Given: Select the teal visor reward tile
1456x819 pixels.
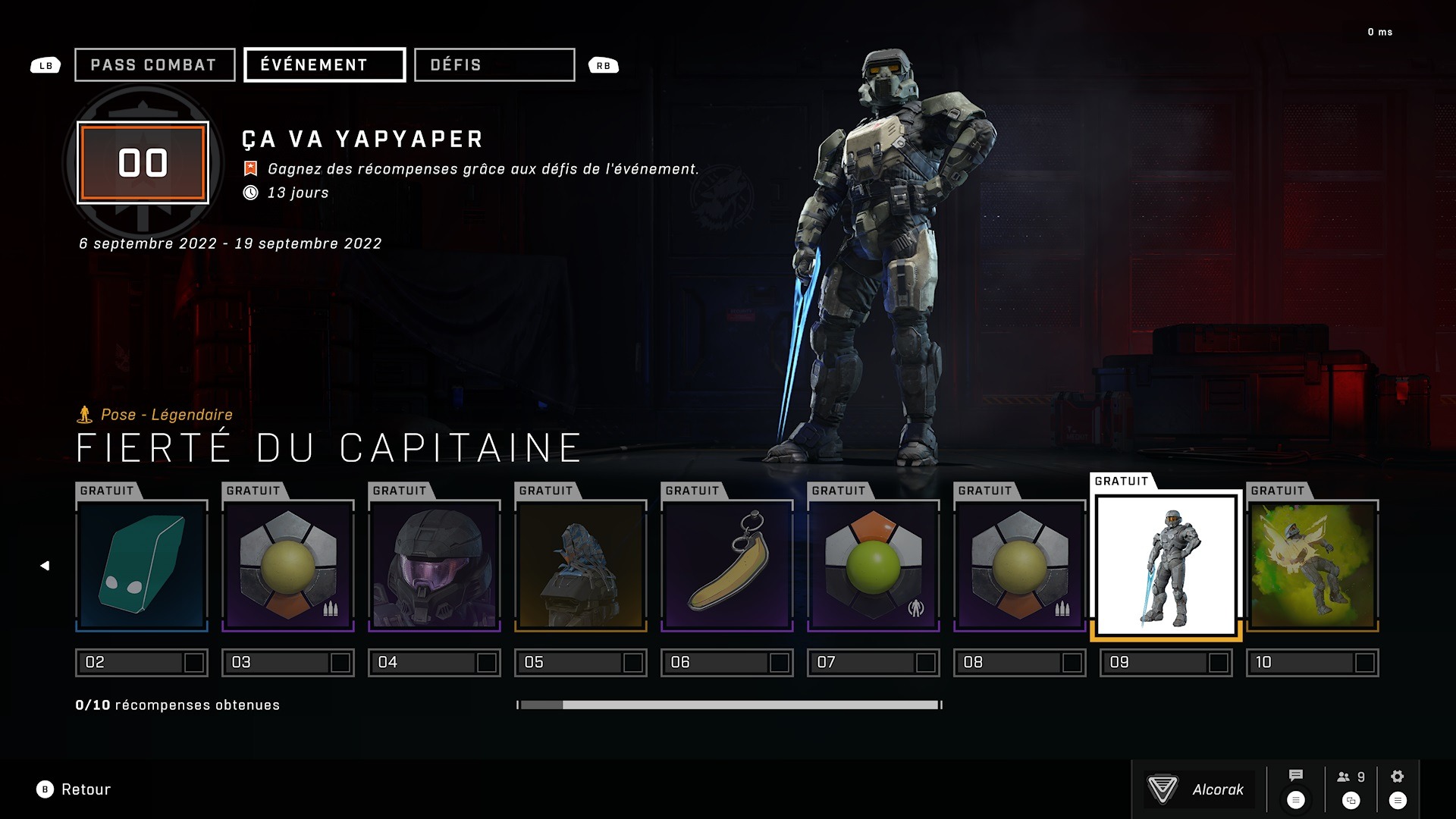Looking at the screenshot, I should 142,566.
